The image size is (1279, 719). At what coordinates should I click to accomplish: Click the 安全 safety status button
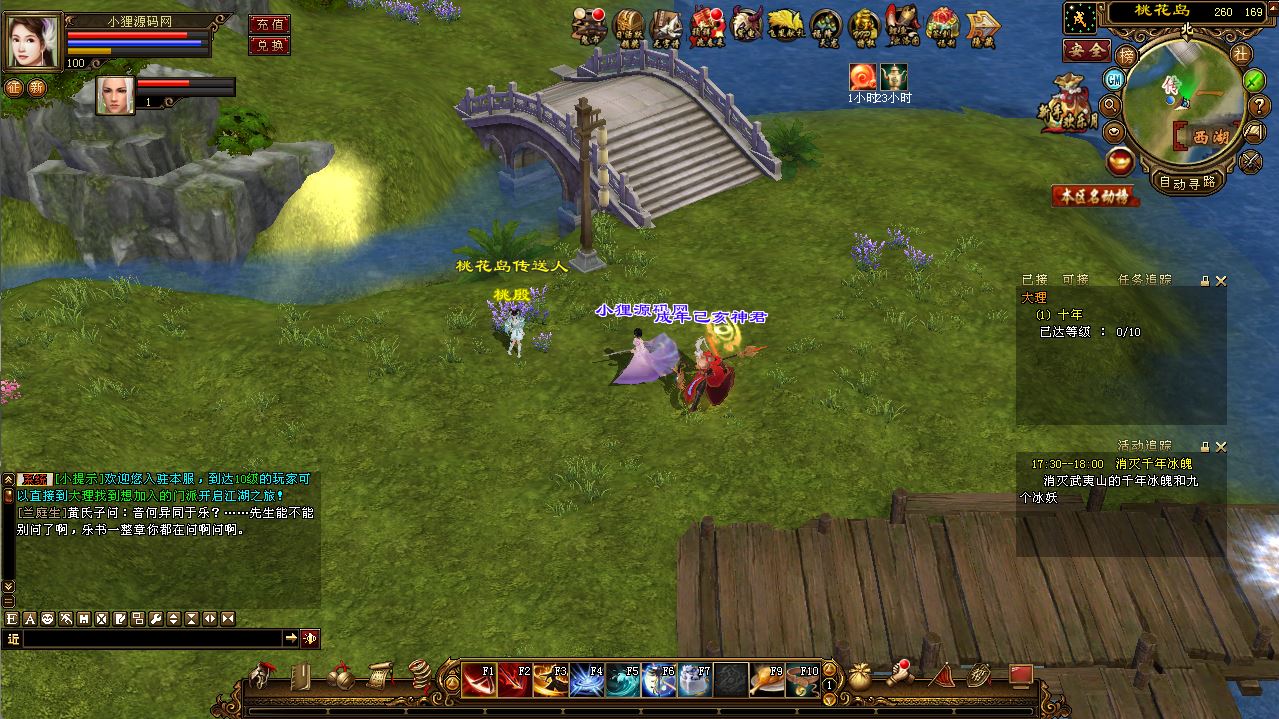[x=1086, y=49]
